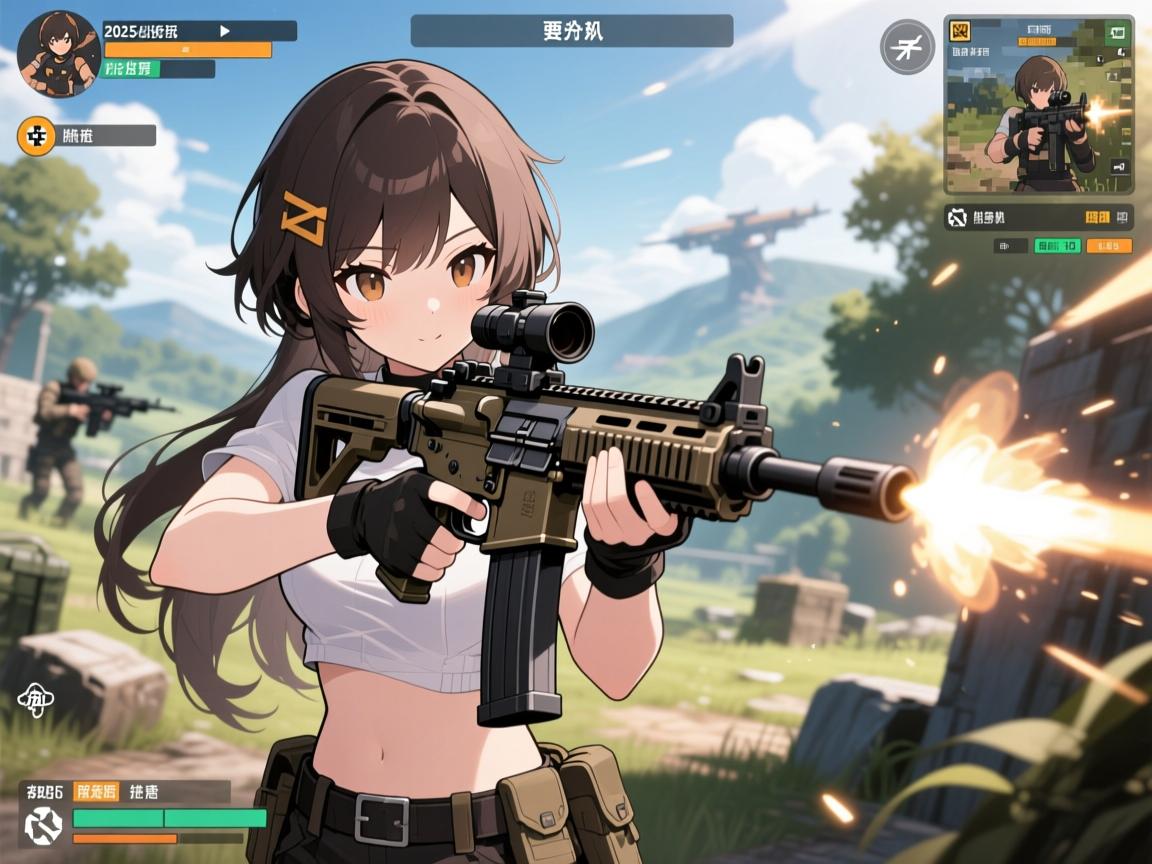This screenshot has height=864, width=1152.
Task: Open the player avatar portrait
Action: coord(58,54)
